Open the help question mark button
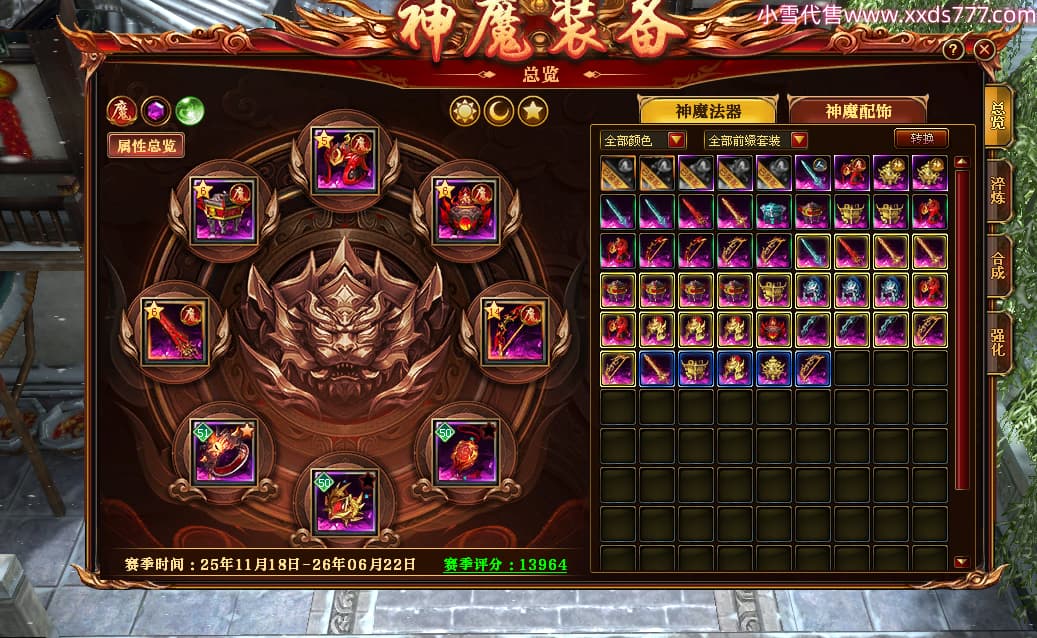 (955, 49)
